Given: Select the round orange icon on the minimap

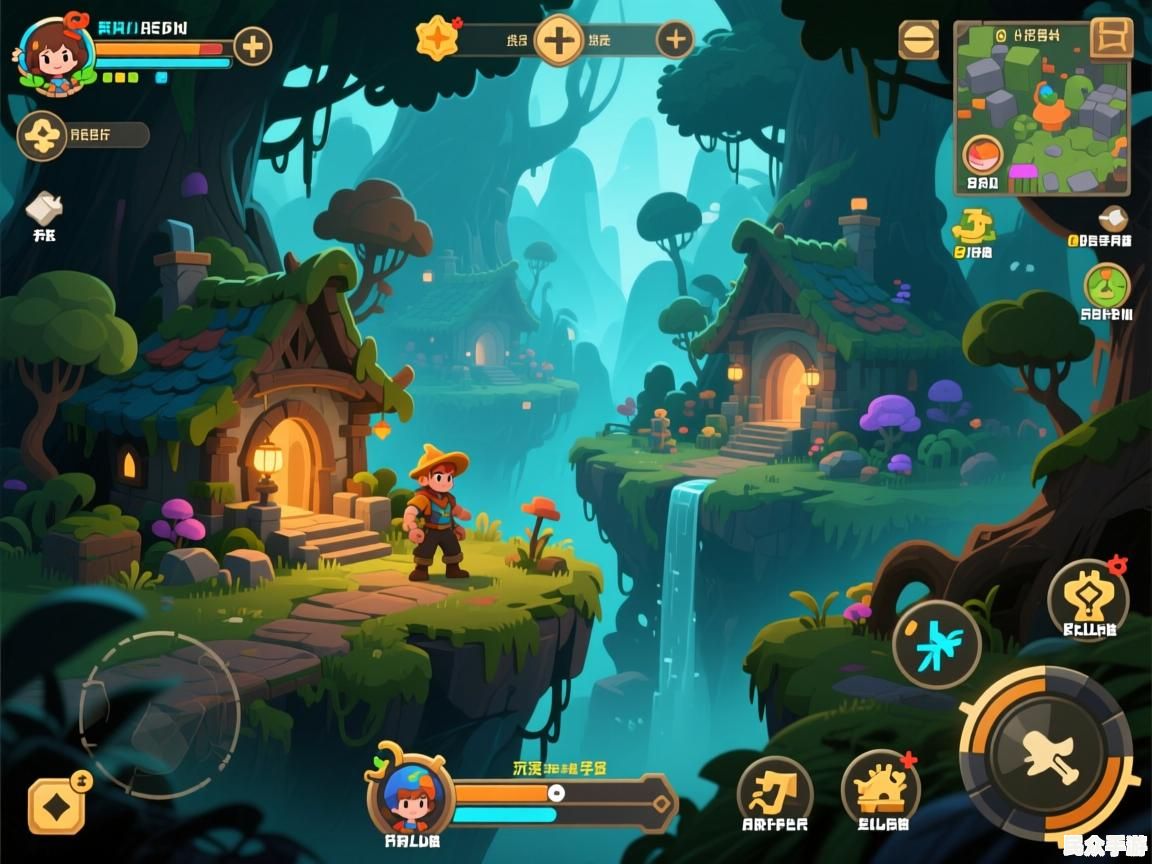Looking at the screenshot, I should (x=982, y=156).
